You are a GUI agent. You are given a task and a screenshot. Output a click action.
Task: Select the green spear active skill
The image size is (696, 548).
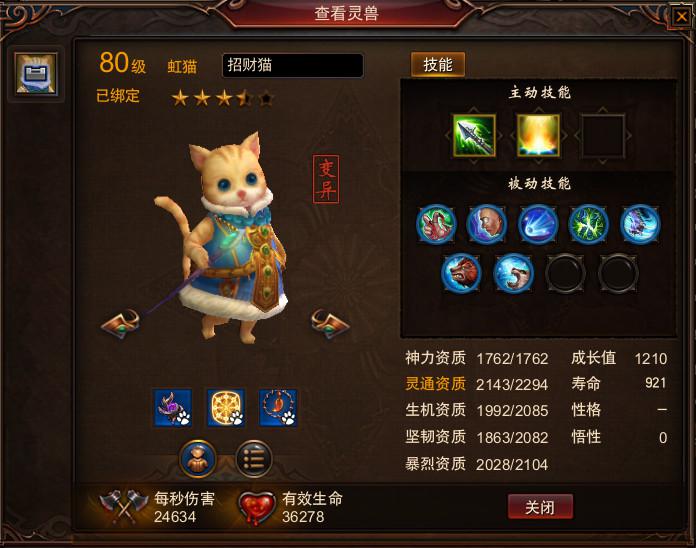click(x=474, y=136)
